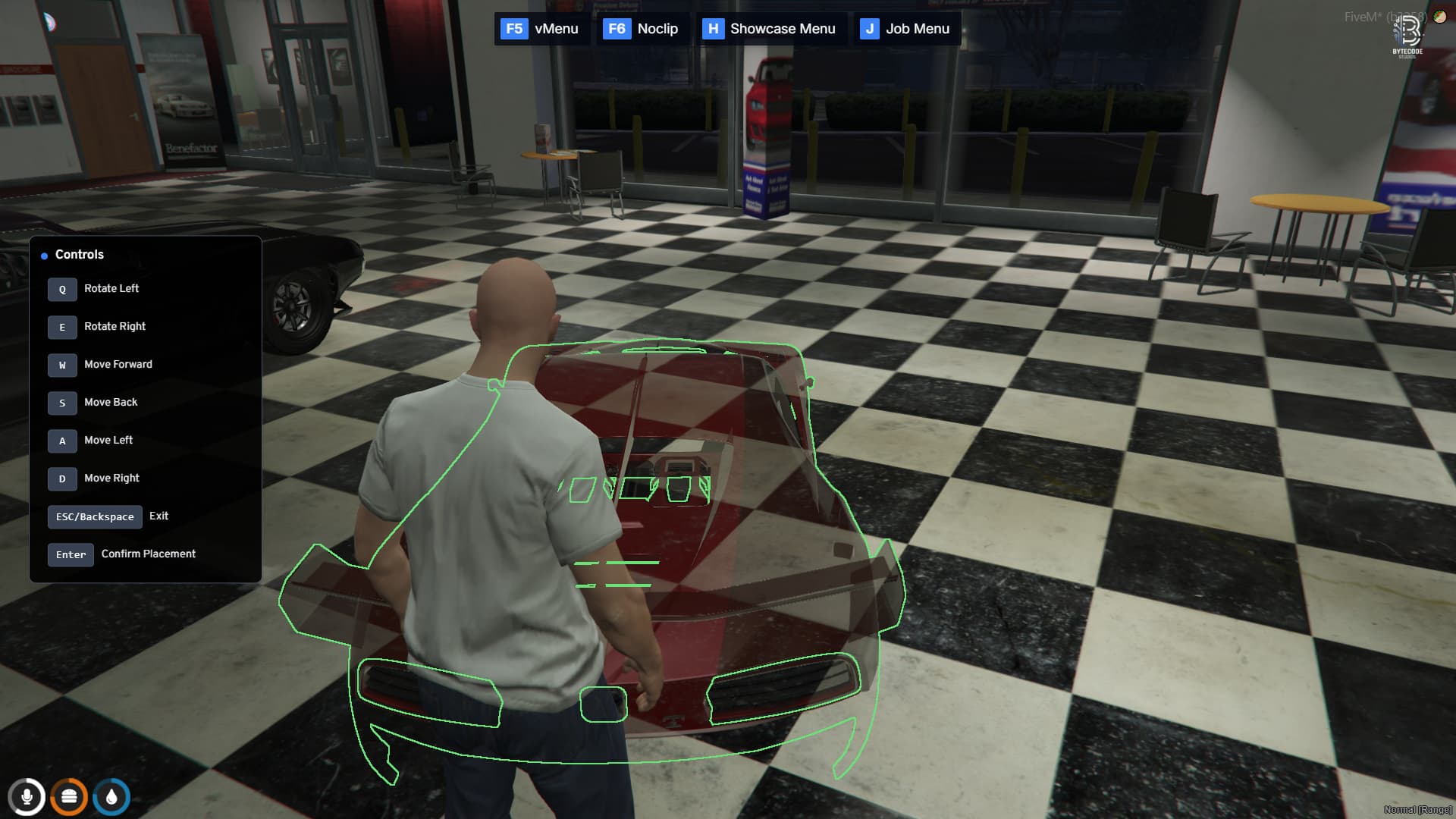Click the F6 key badge beside Noclip
1456x819 pixels.
(615, 29)
